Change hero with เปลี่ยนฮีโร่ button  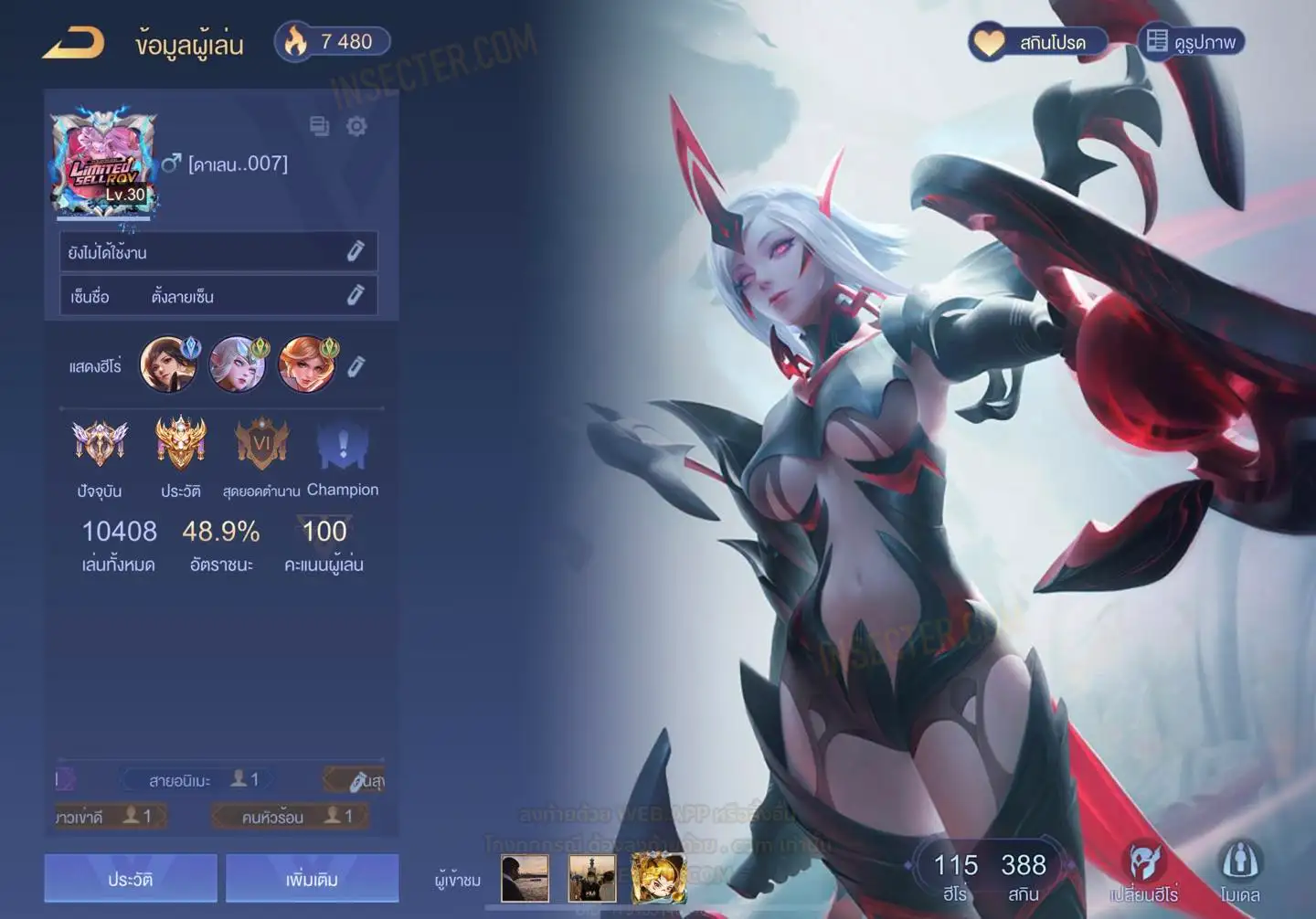pyautogui.click(x=1143, y=872)
